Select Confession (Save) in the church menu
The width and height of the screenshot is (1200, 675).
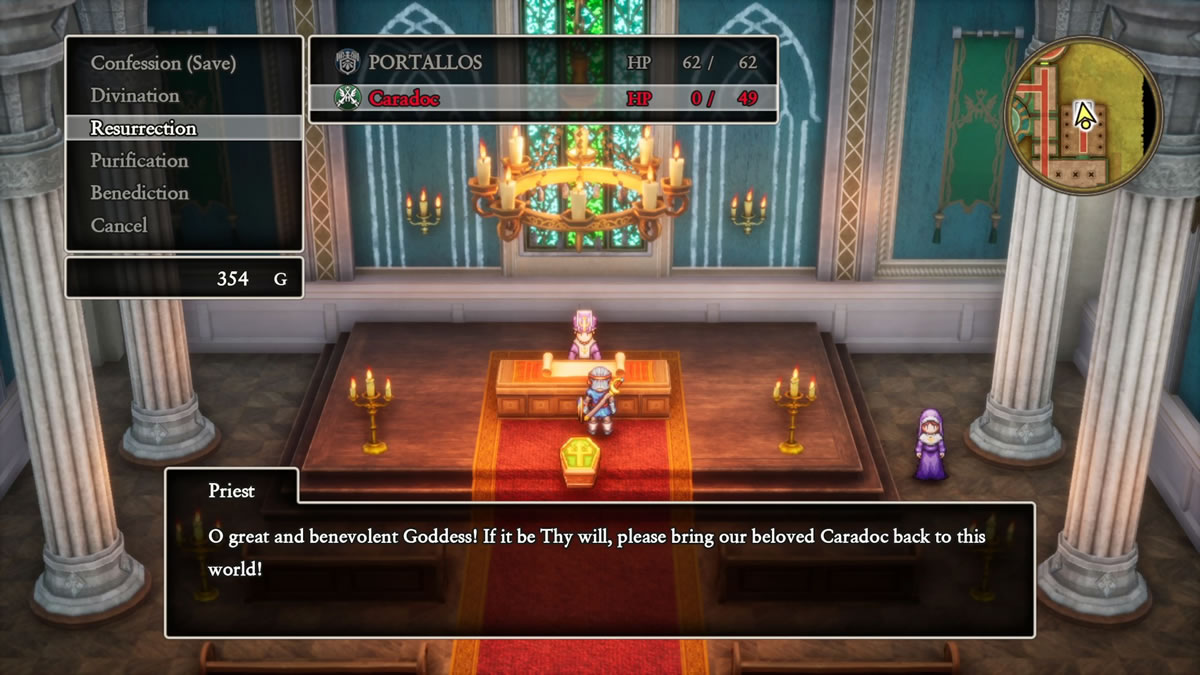(x=163, y=63)
